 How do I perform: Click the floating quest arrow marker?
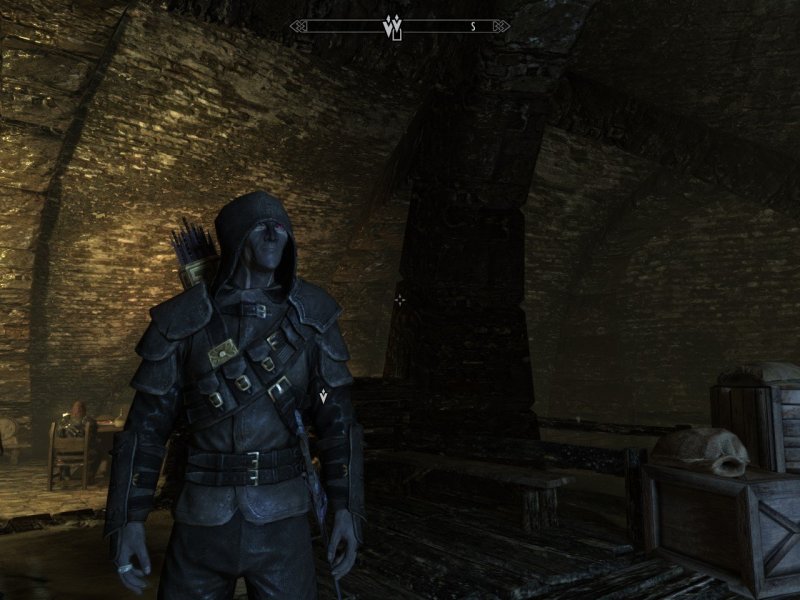324,397
